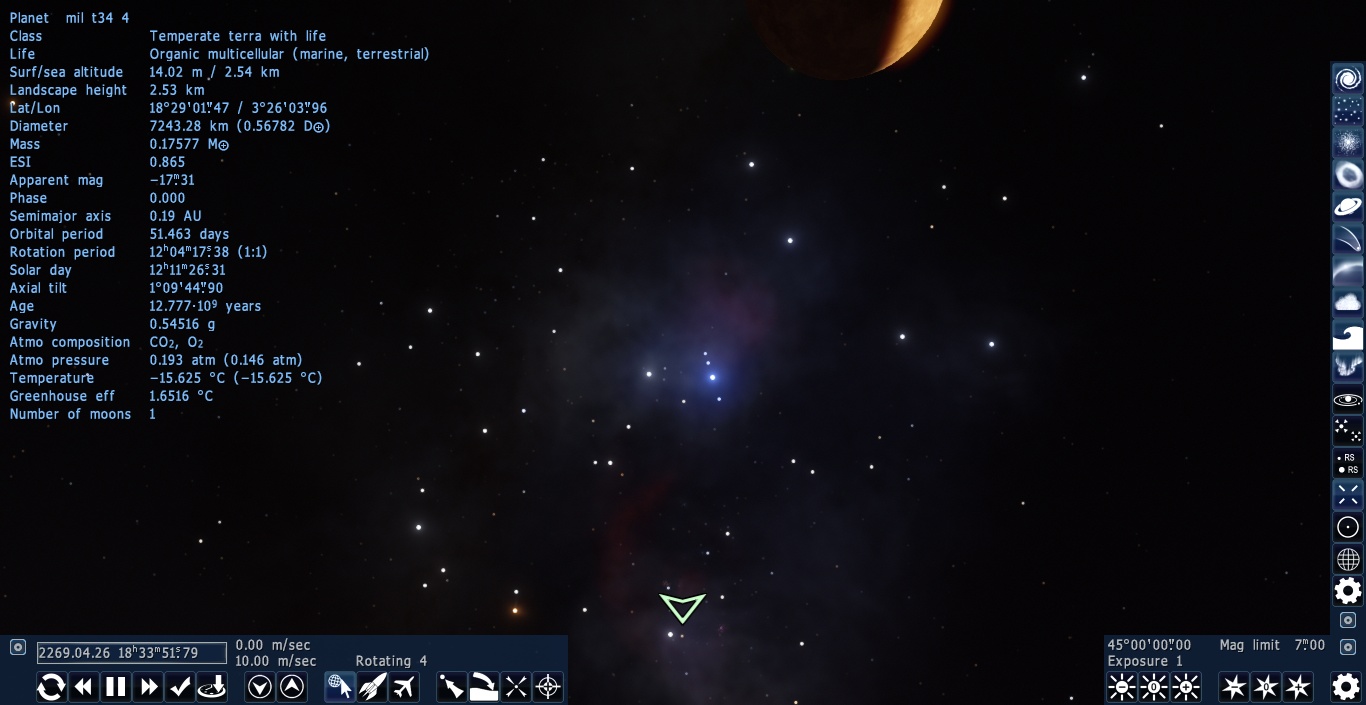Increase exposure with the sun plus button
Image resolution: width=1366 pixels, height=705 pixels.
1186,687
